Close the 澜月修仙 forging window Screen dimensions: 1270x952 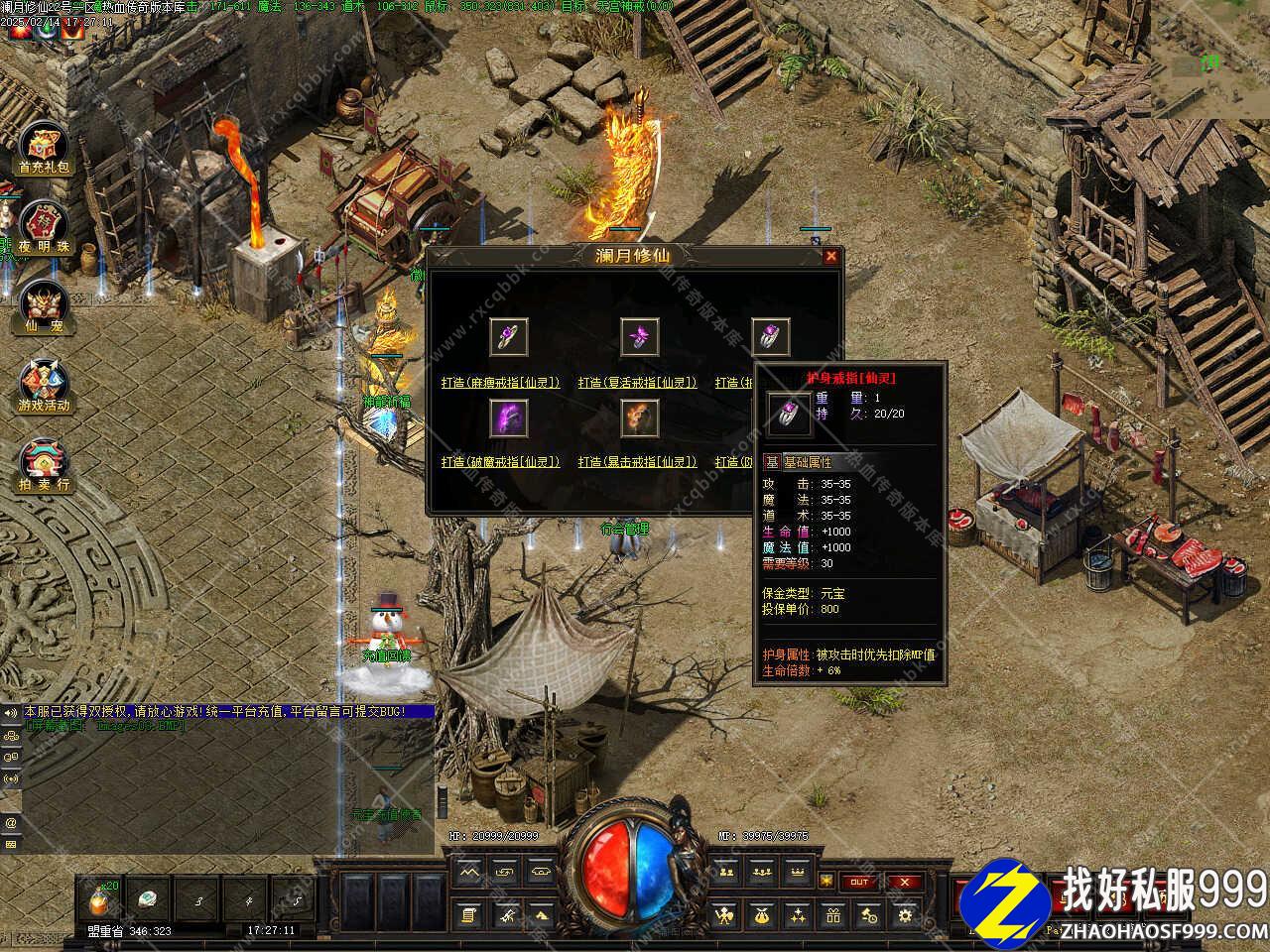[830, 257]
